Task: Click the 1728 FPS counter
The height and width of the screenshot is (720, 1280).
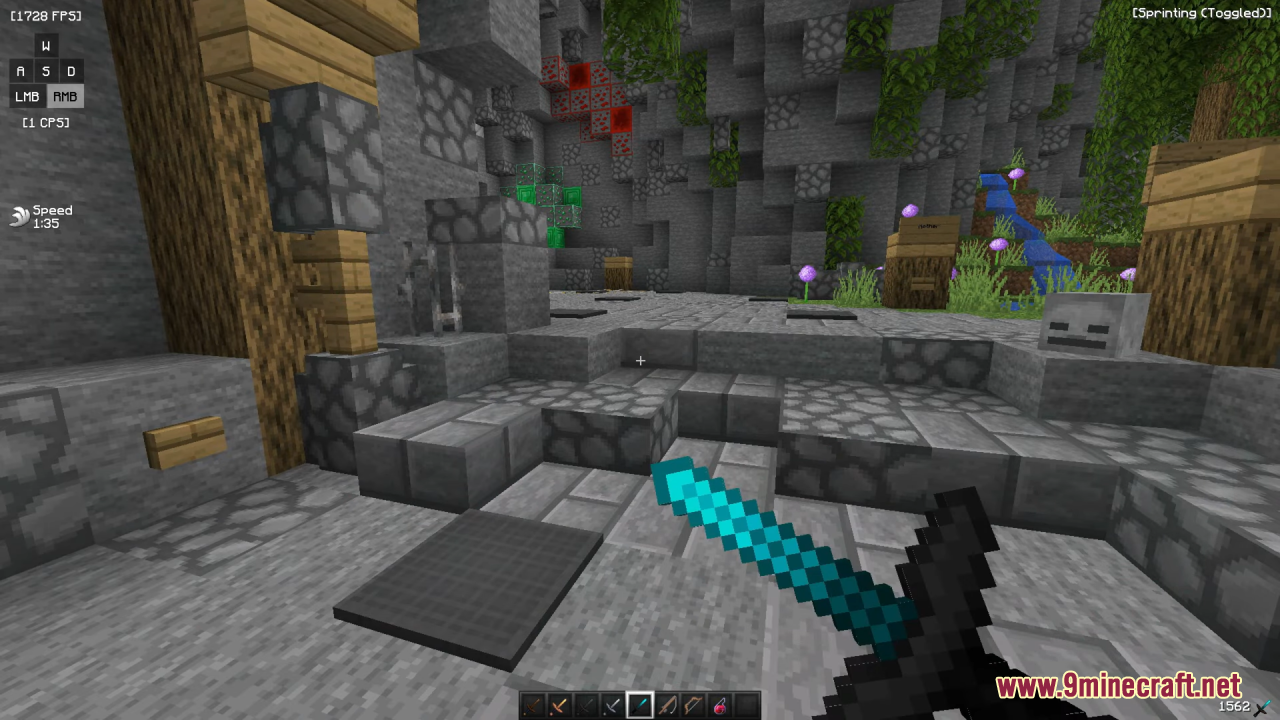Action: point(45,15)
